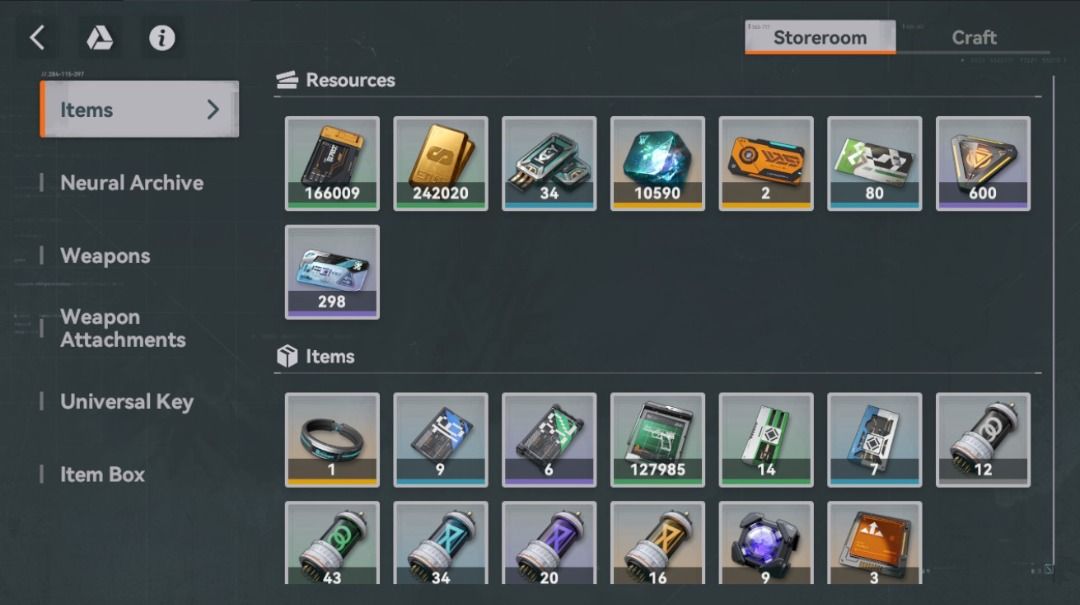Select the Storeroom tab

click(x=819, y=38)
